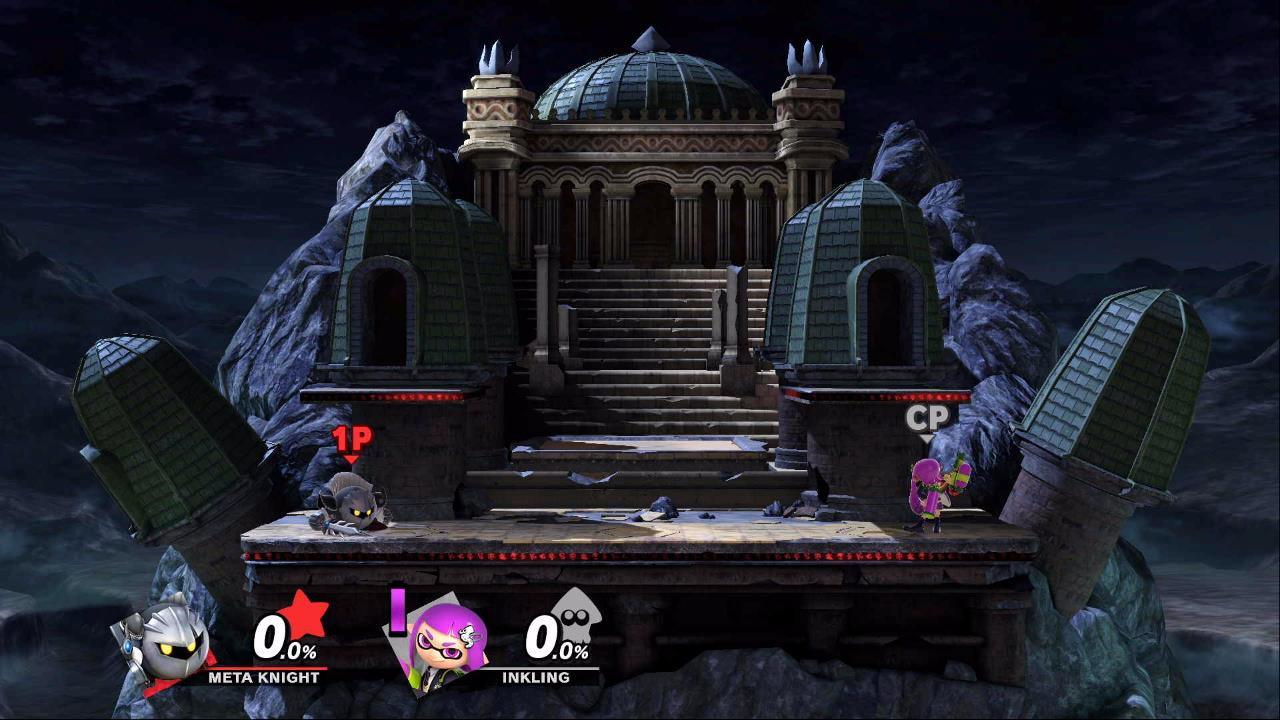The width and height of the screenshot is (1280, 720).
Task: Select the Inkling fighter portrait
Action: click(448, 642)
